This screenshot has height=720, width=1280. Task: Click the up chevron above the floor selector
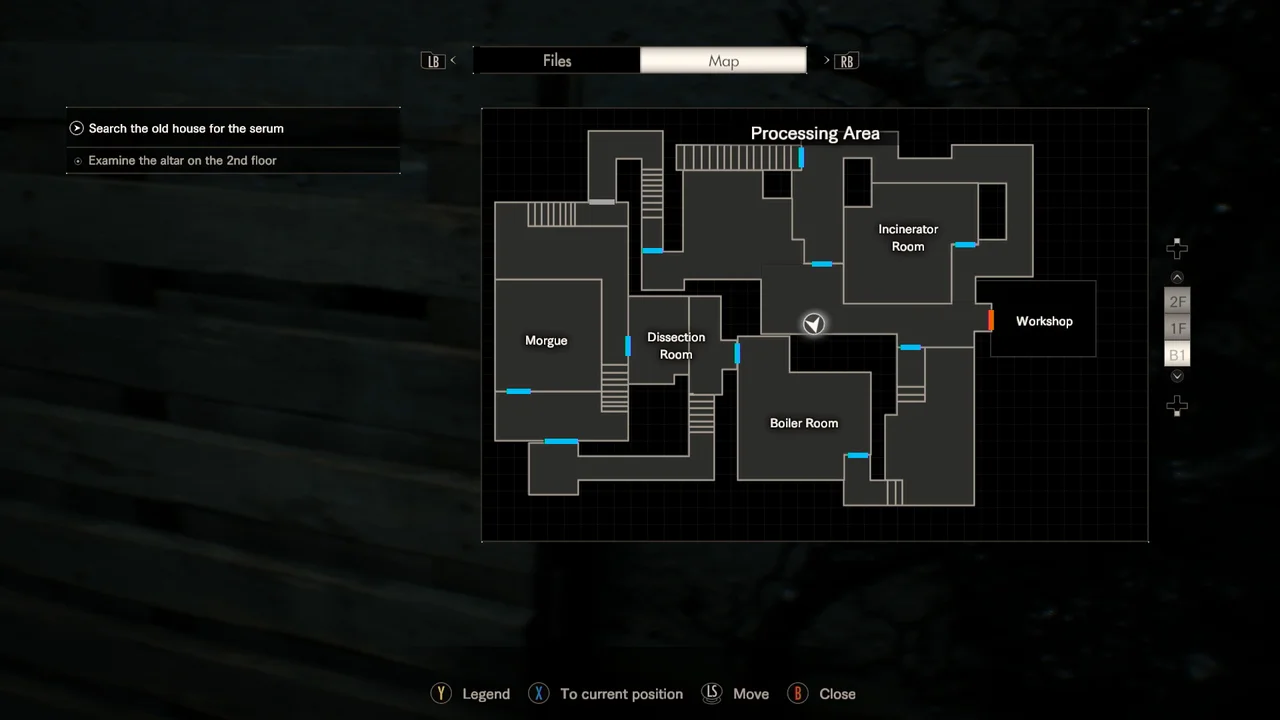1177,277
